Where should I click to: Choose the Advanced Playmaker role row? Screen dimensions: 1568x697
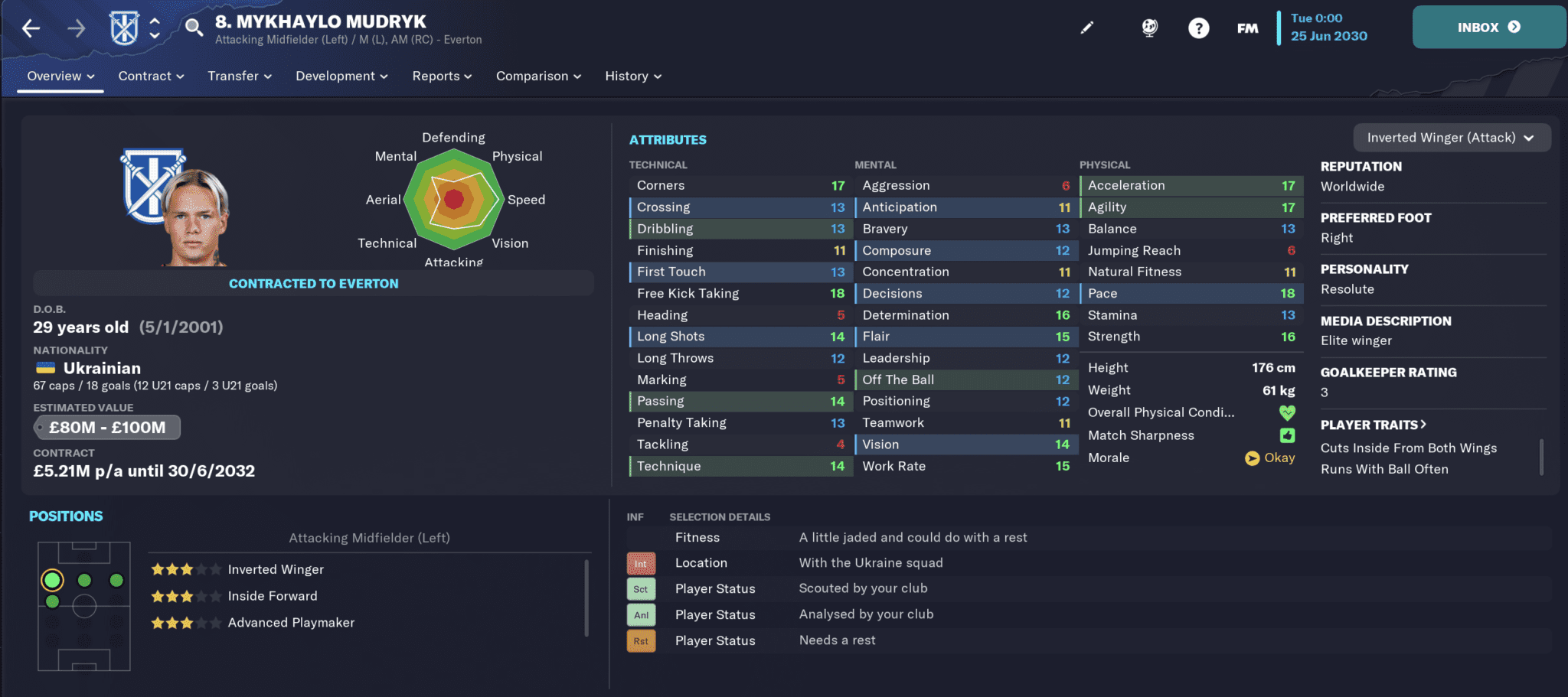pos(291,623)
